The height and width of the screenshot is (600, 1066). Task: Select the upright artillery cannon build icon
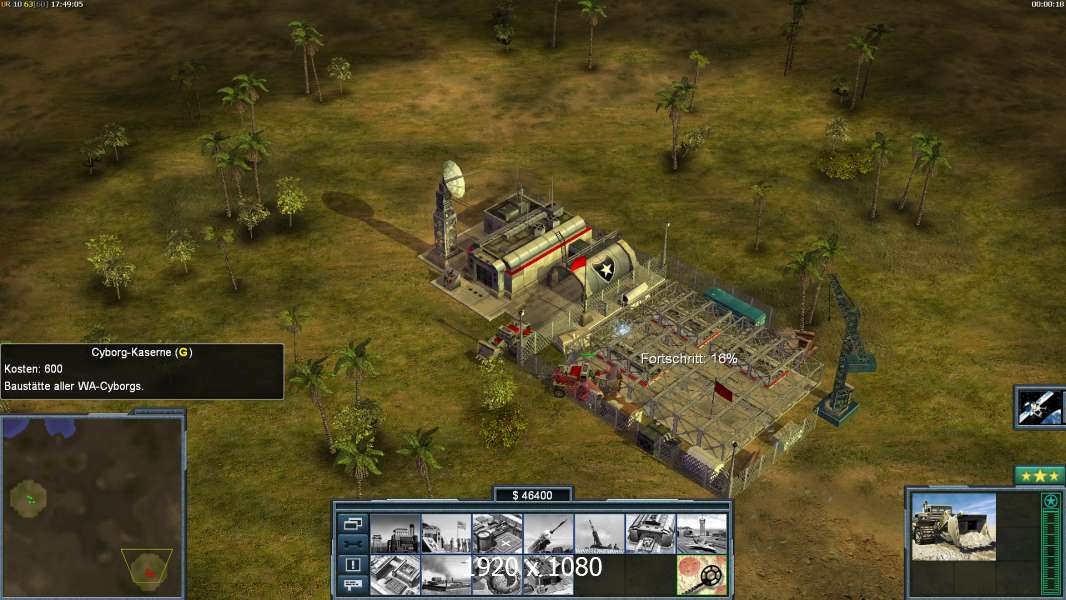(x=599, y=534)
